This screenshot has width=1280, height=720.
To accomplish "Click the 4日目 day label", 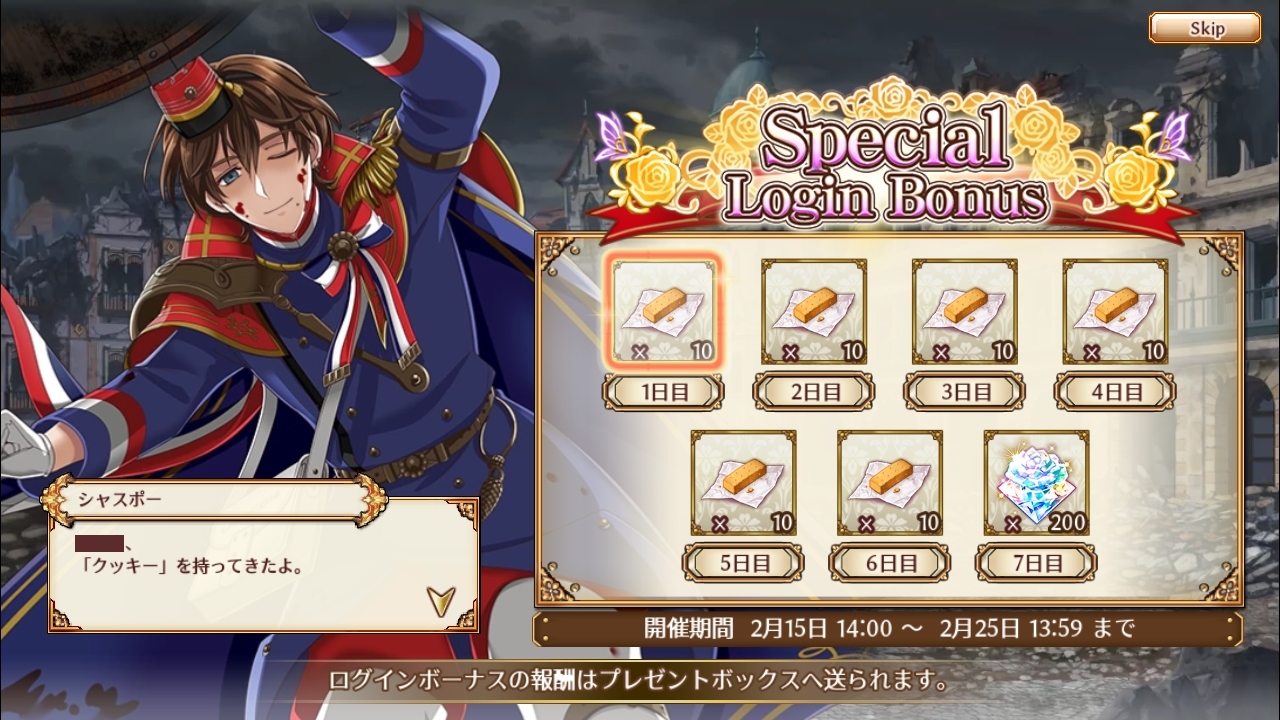I will click(x=1115, y=391).
